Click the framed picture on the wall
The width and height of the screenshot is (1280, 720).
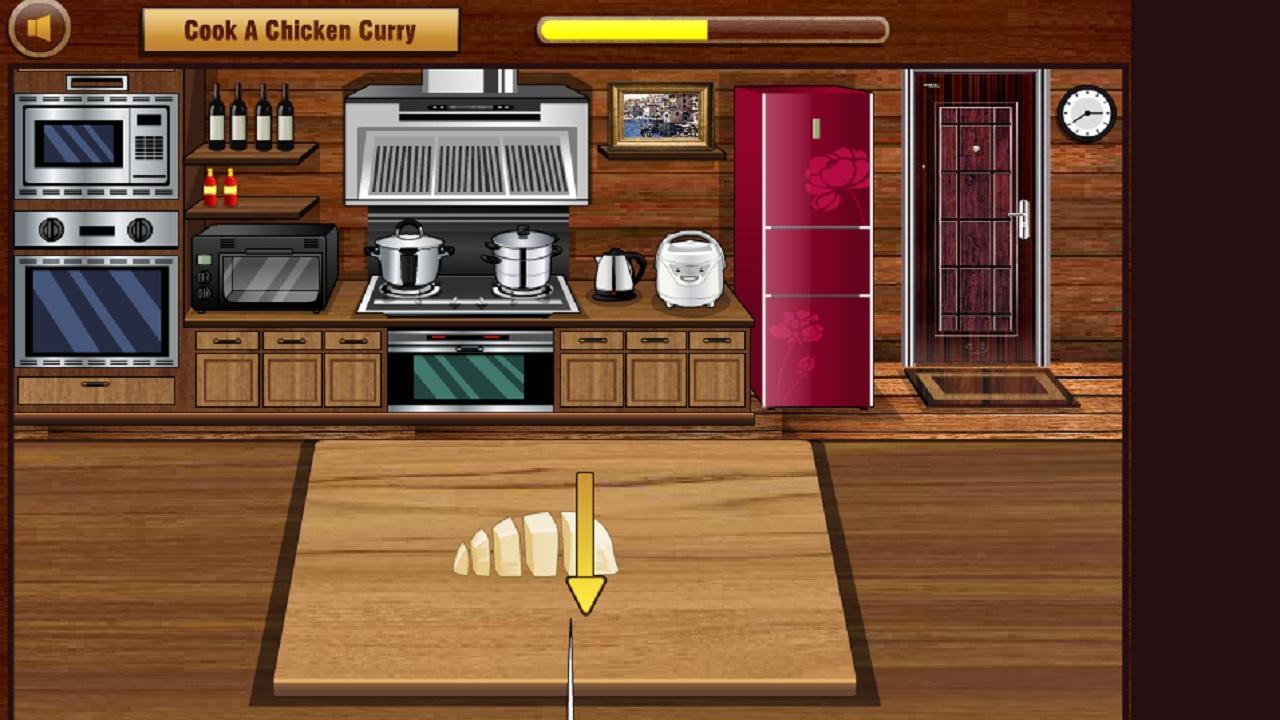tap(662, 117)
